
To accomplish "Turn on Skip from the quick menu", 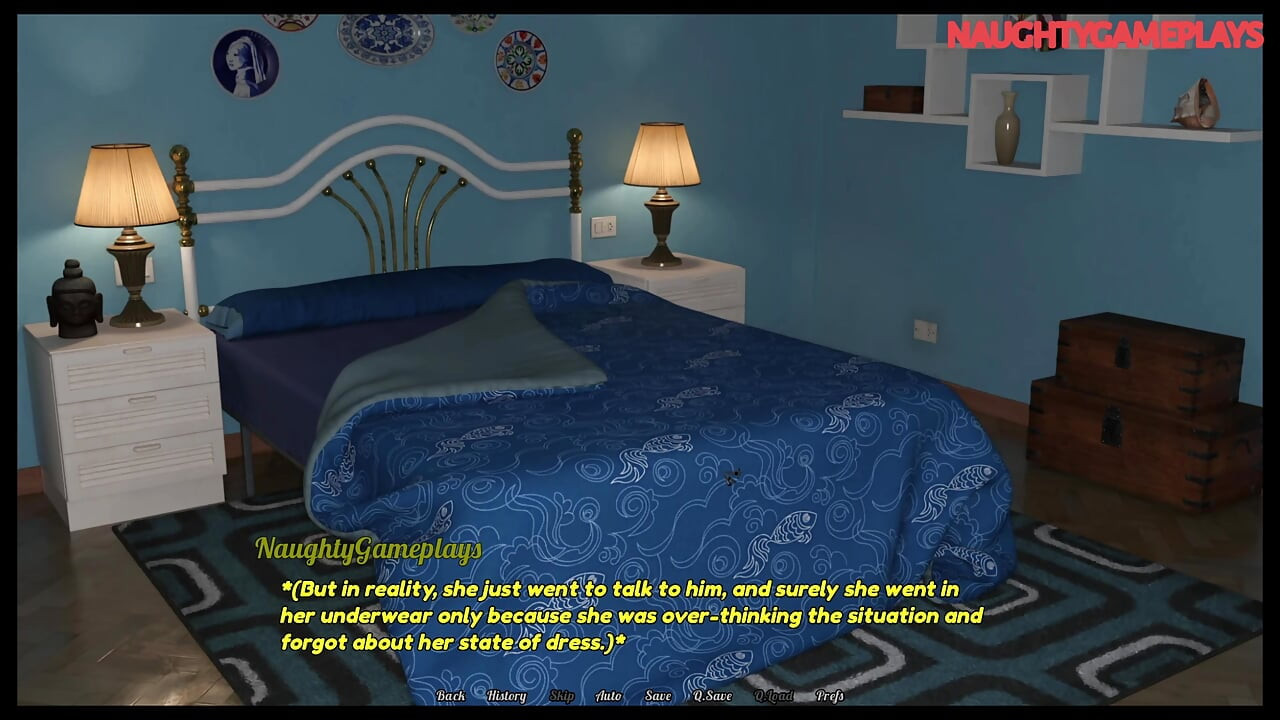I will 561,696.
